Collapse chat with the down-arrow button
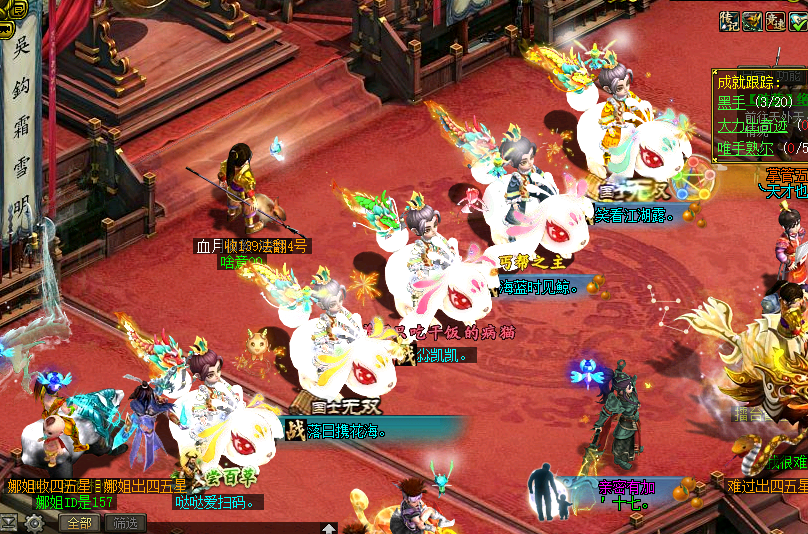 pos(9,523)
